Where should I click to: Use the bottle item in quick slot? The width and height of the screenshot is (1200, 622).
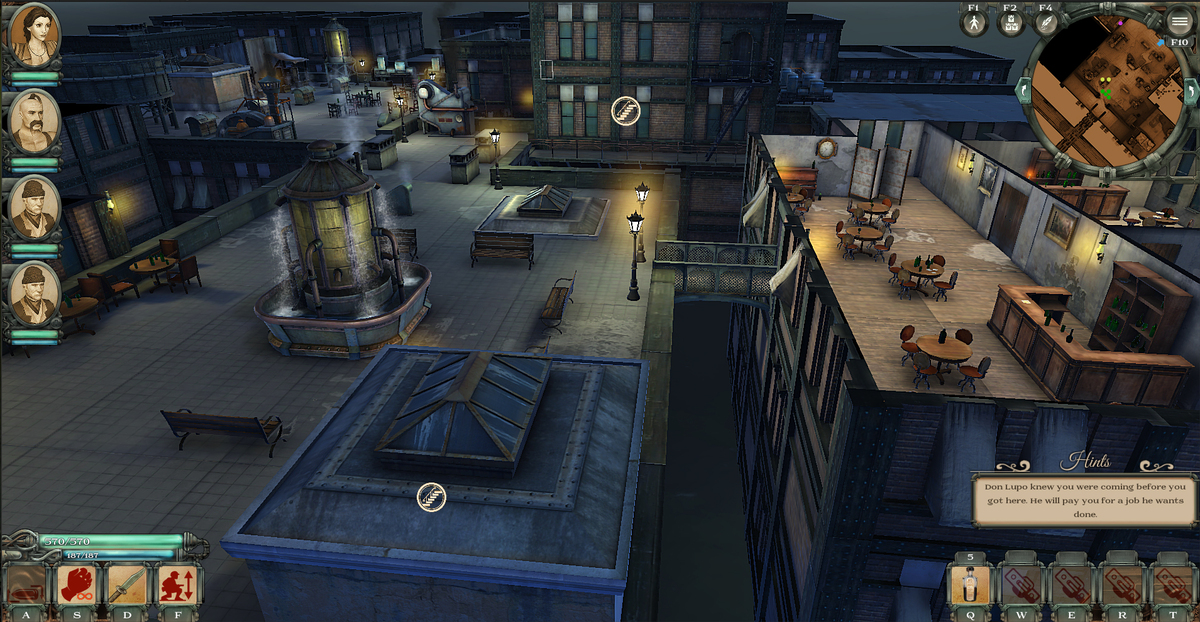tap(969, 584)
